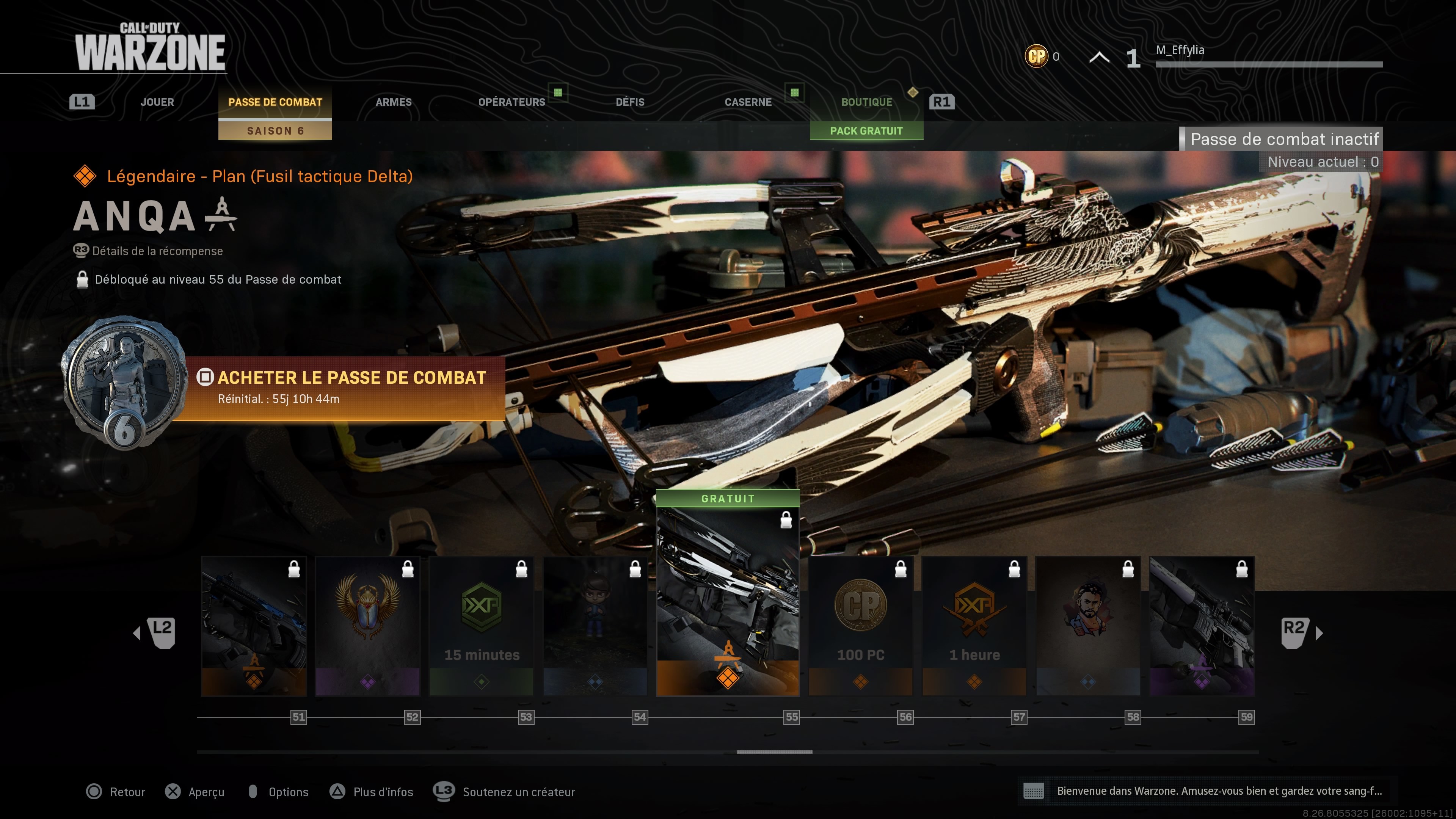Go to the Défis tab
The height and width of the screenshot is (819, 1456).
coord(630,102)
